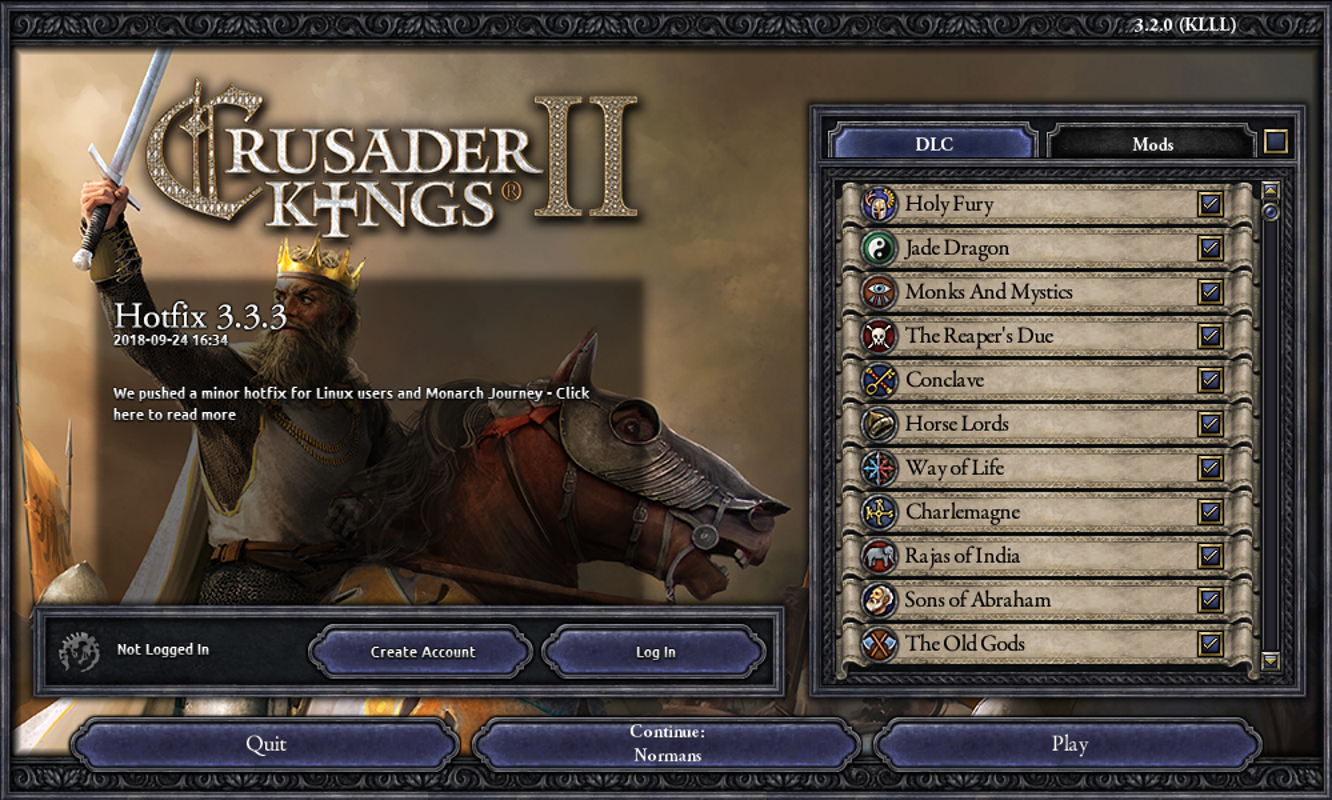
Task: Toggle the Horse Lords DLC checkbox
Action: point(1210,424)
